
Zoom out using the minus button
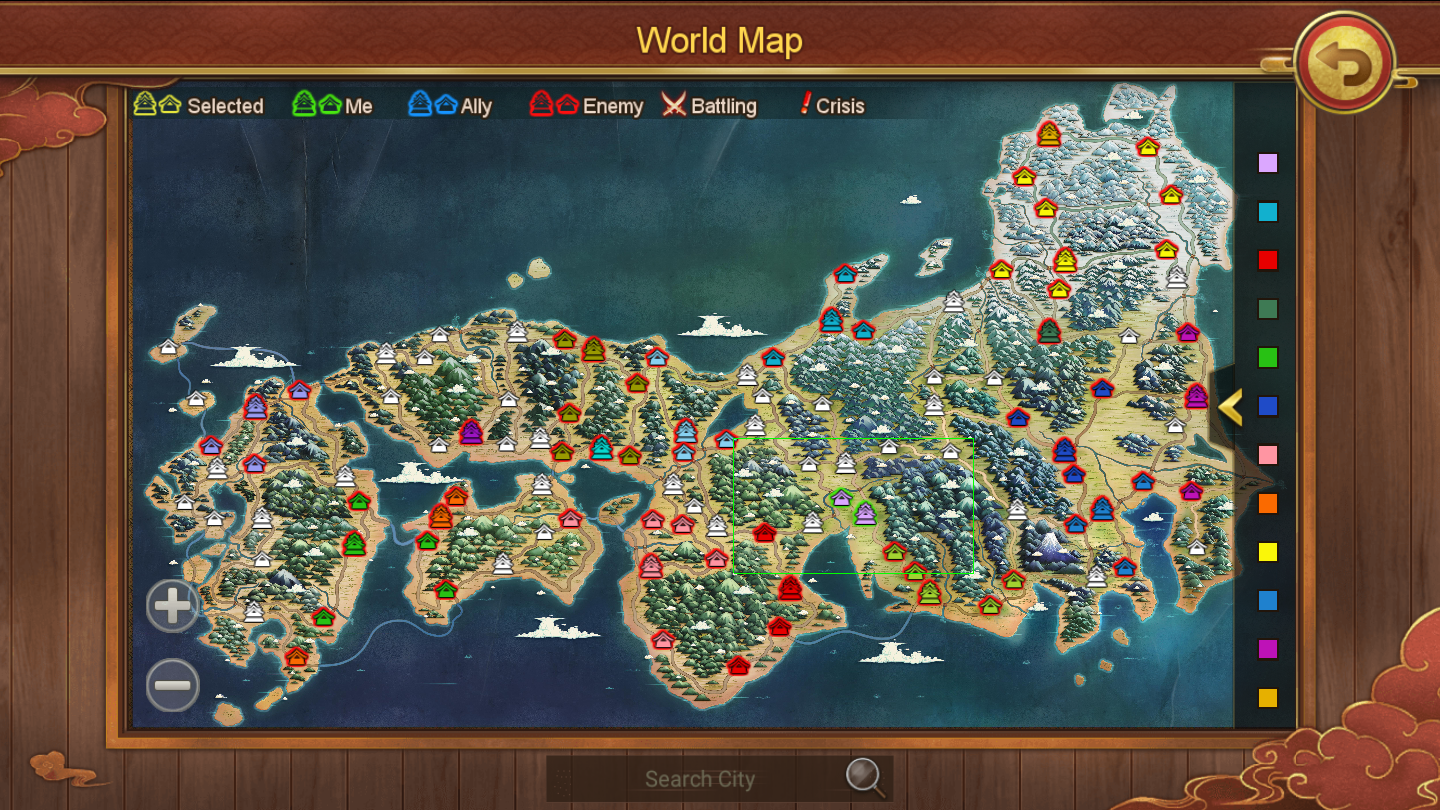tap(171, 686)
